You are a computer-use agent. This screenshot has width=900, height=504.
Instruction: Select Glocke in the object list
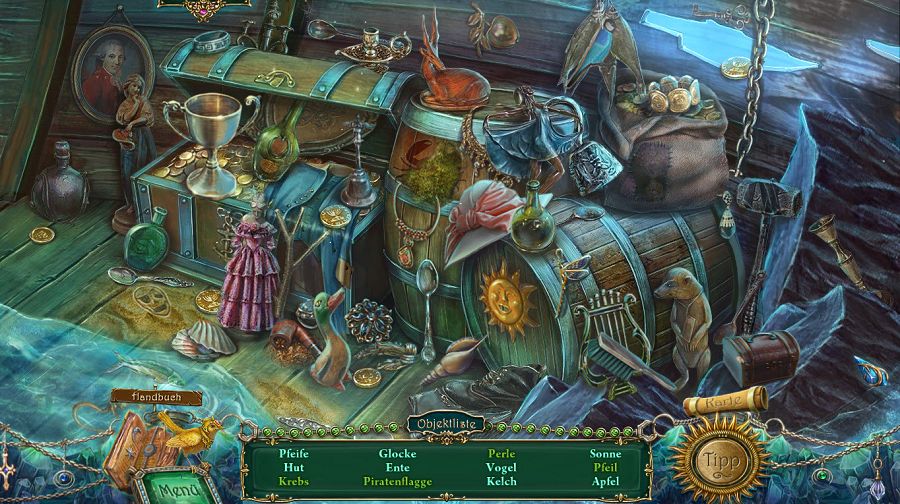point(397,453)
